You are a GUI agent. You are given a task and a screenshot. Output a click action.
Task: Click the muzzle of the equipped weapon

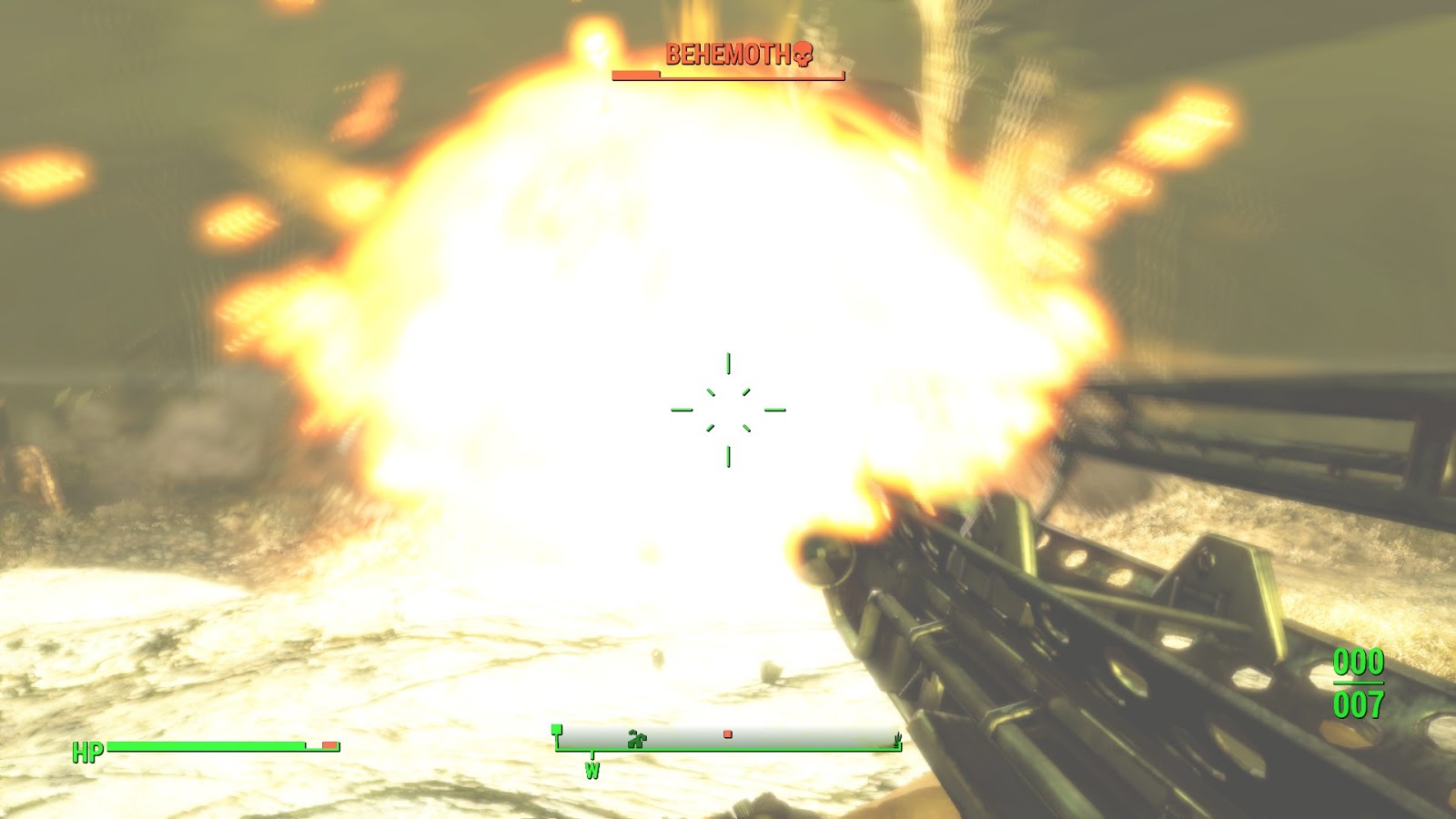(819, 560)
